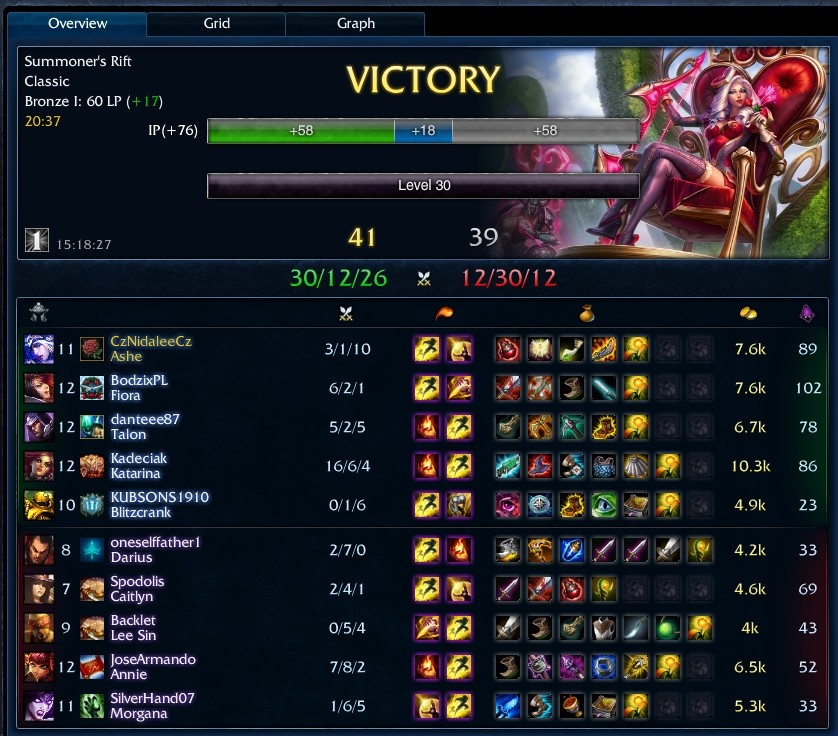
Task: Click the gold column header icon
Action: pyautogui.click(x=747, y=313)
